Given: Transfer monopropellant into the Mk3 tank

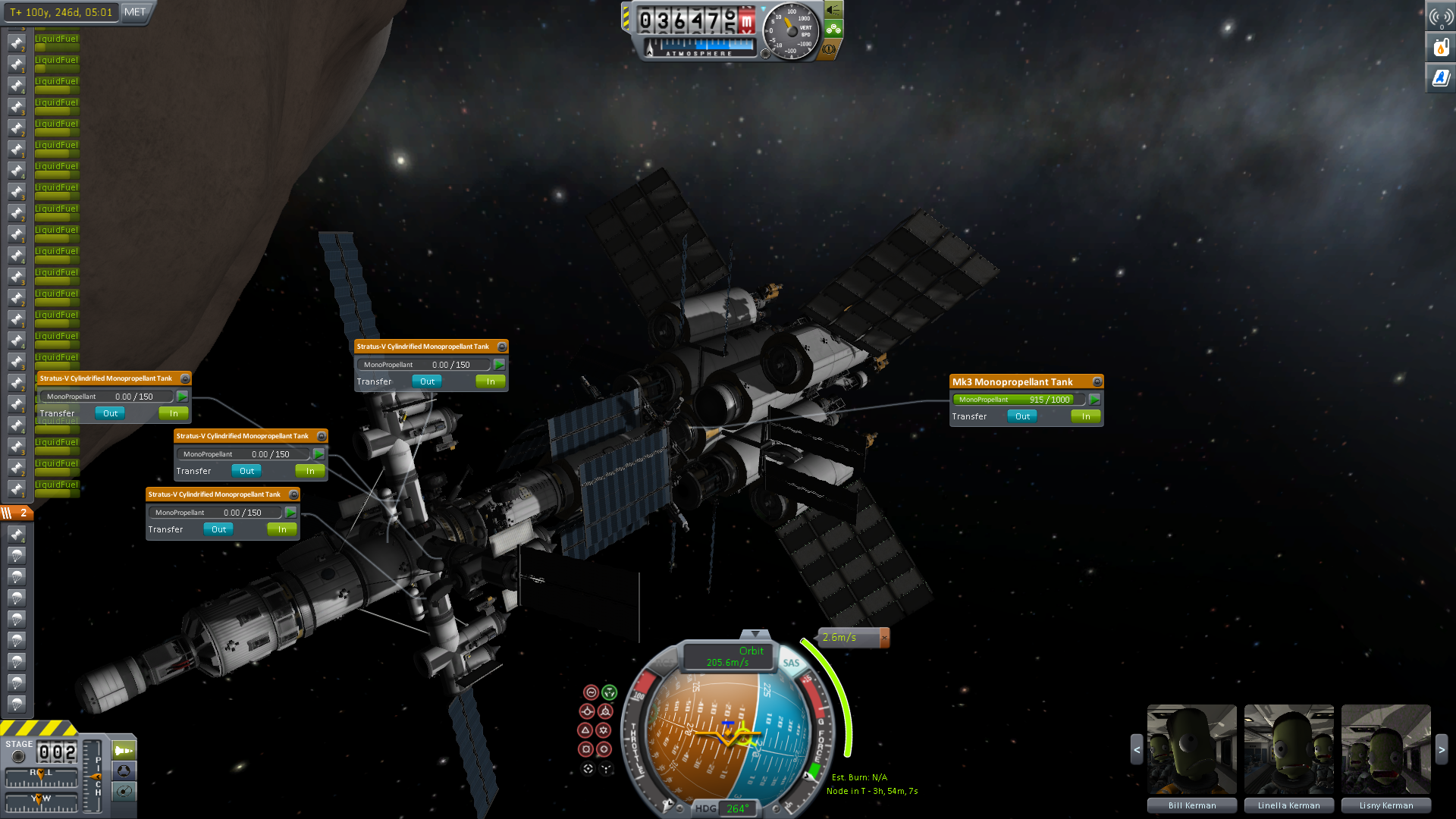Looking at the screenshot, I should pos(1086,416).
